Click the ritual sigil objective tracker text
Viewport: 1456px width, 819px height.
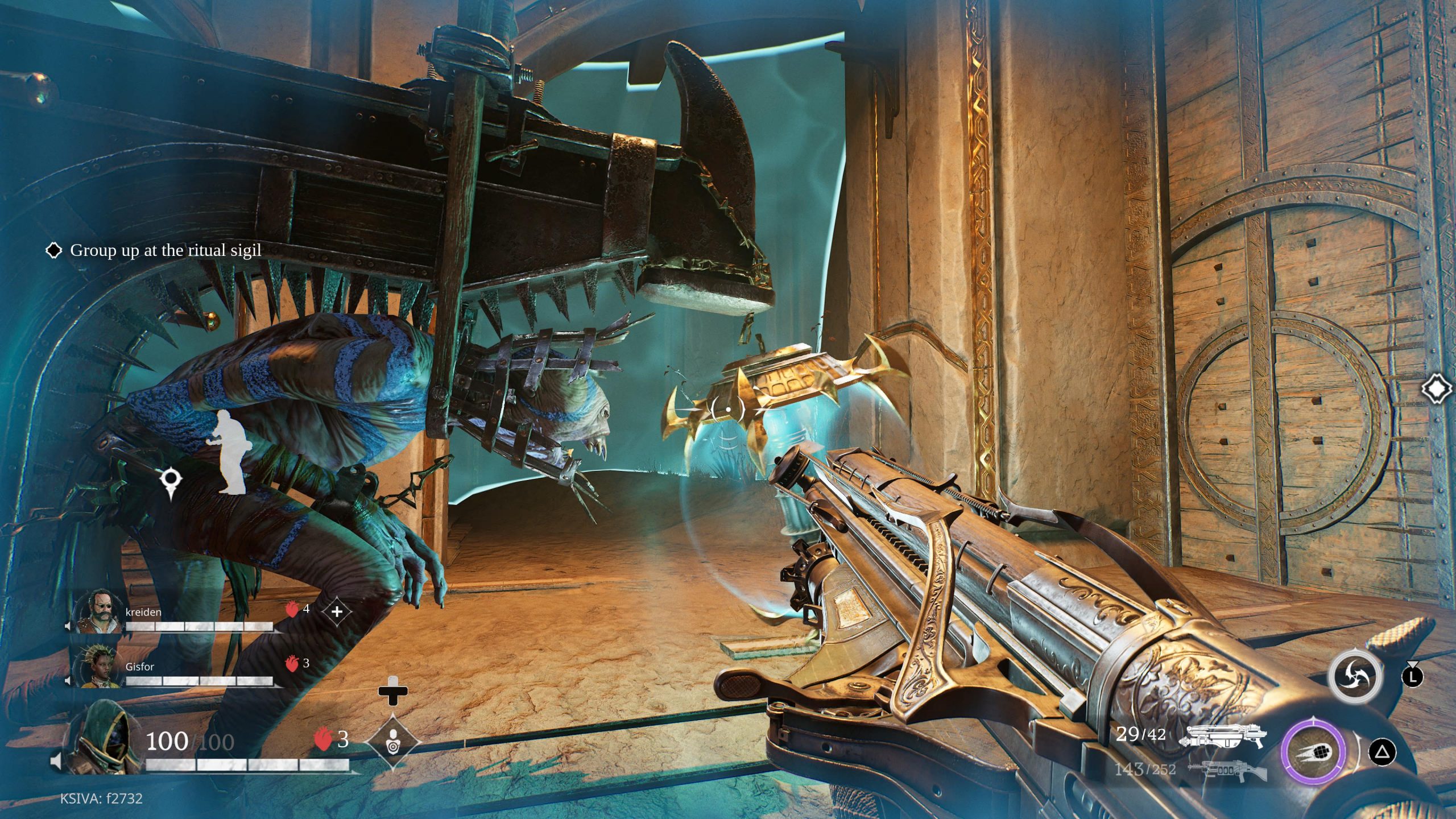pos(165,250)
